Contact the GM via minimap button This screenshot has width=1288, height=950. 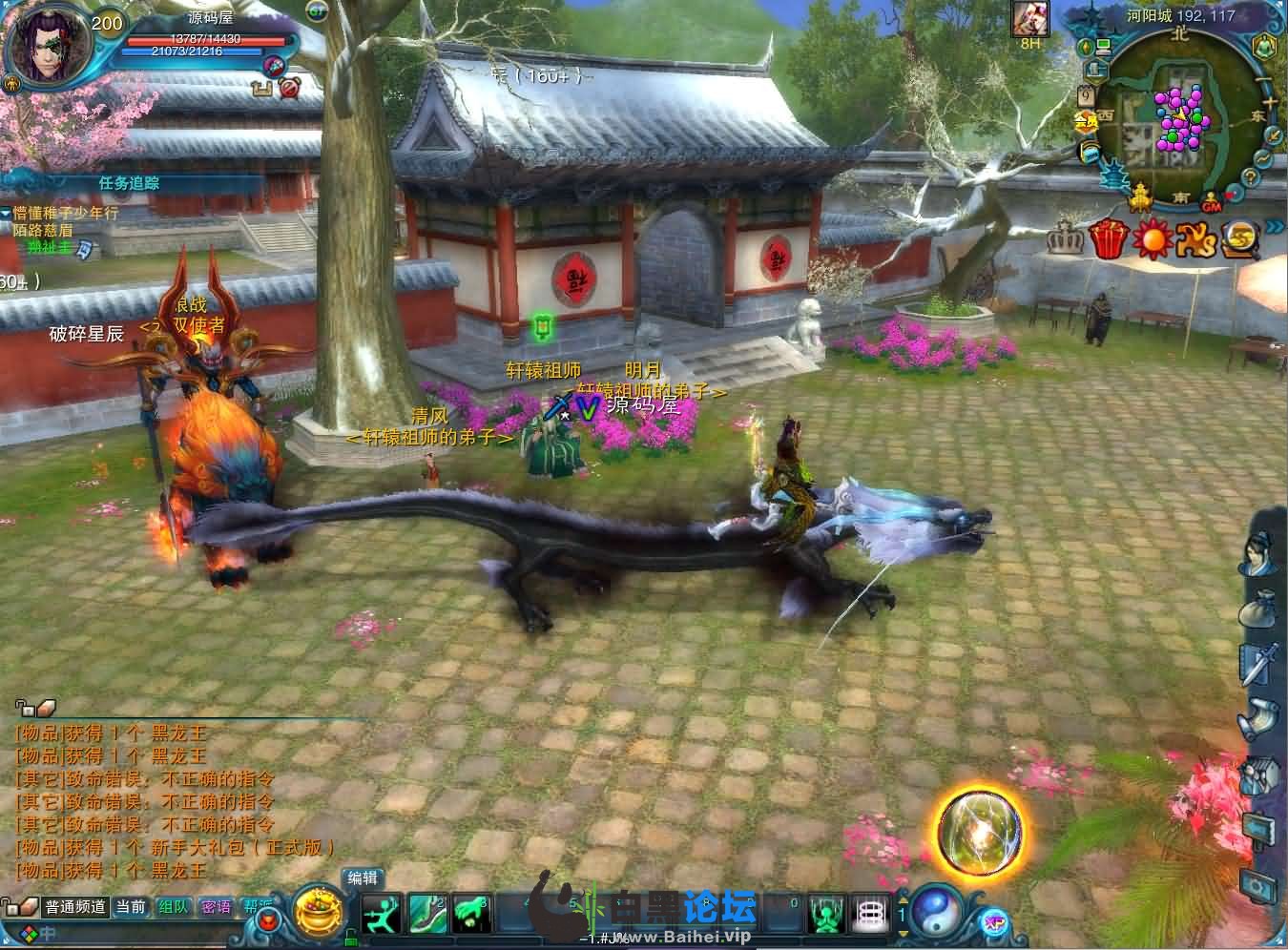tap(1211, 205)
